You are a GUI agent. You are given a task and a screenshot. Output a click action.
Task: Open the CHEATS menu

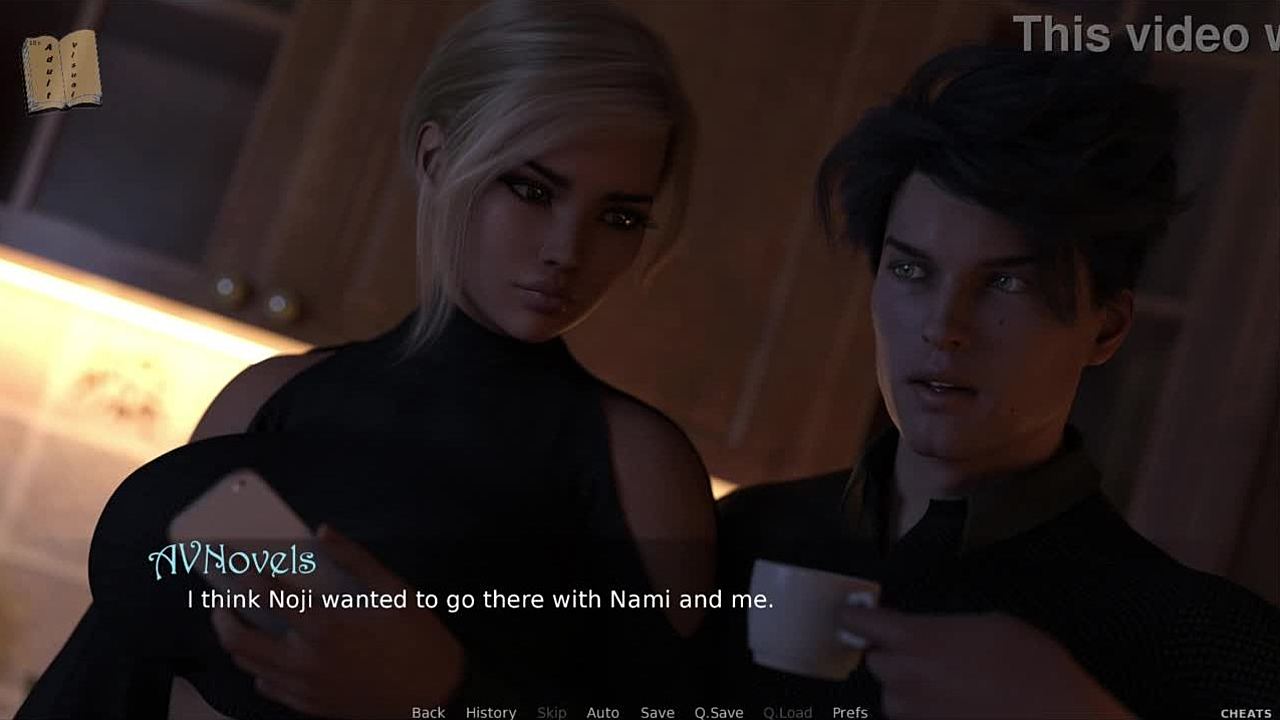point(1245,713)
